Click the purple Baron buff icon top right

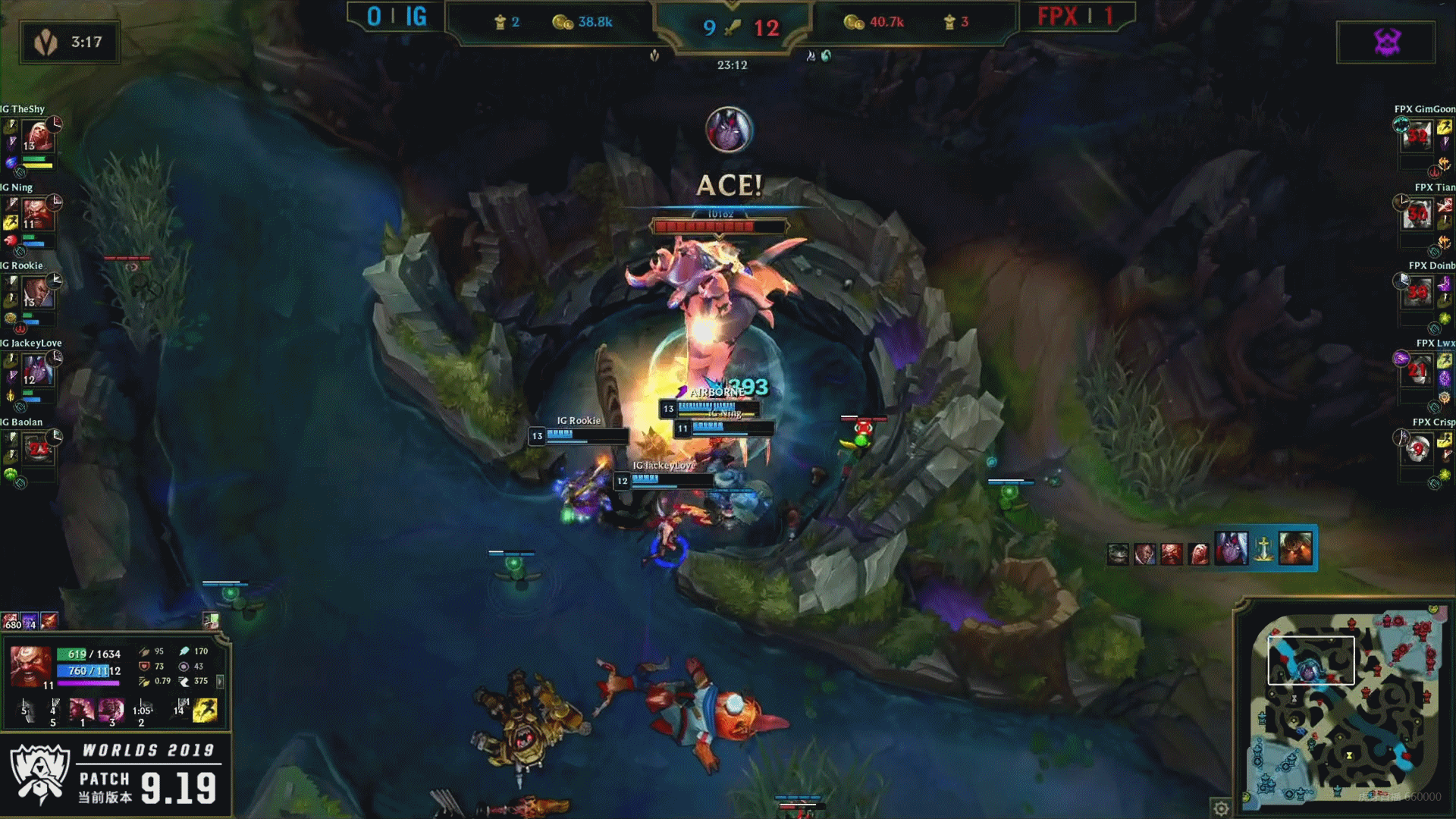[x=1386, y=42]
